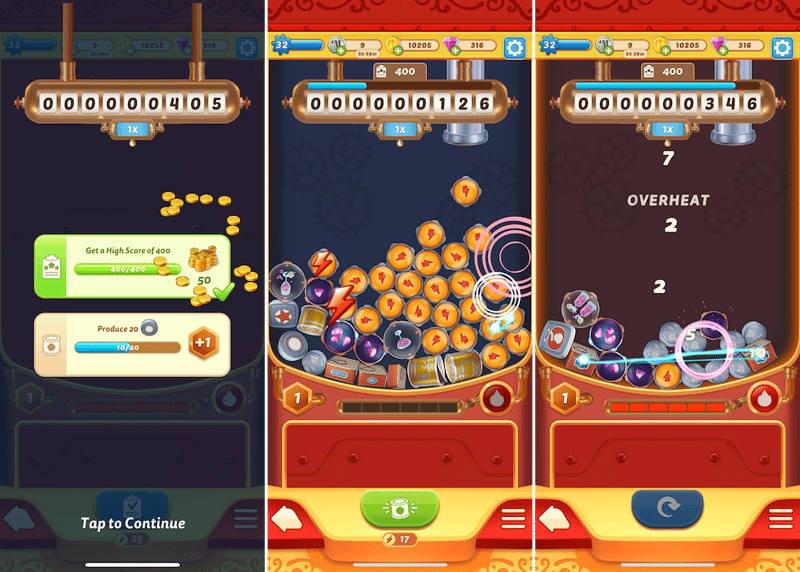The width and height of the screenshot is (800, 572).
Task: Go back using arrow beside the blue retry button
Action: (556, 520)
